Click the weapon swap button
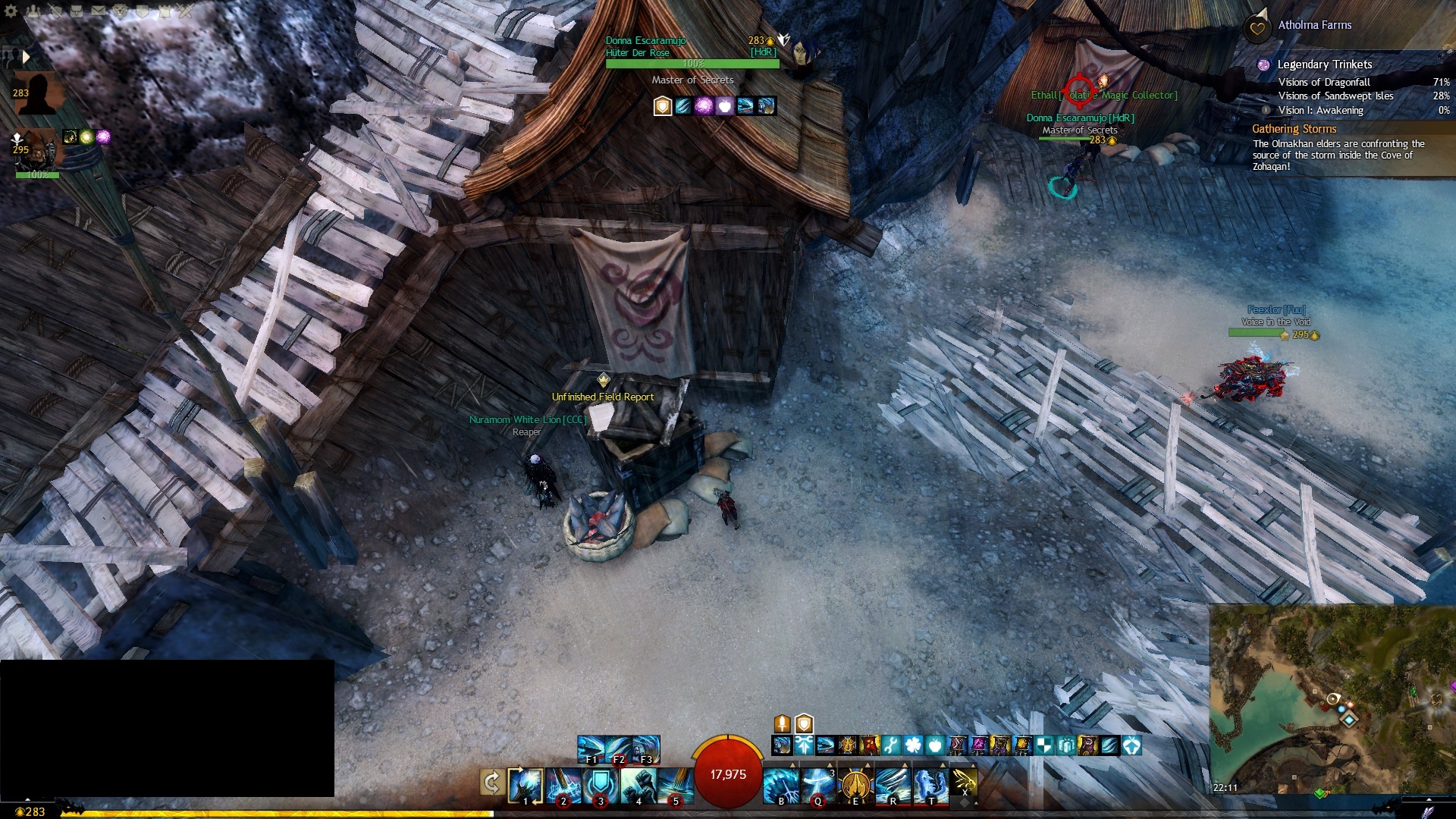1456x819 pixels. [x=491, y=782]
